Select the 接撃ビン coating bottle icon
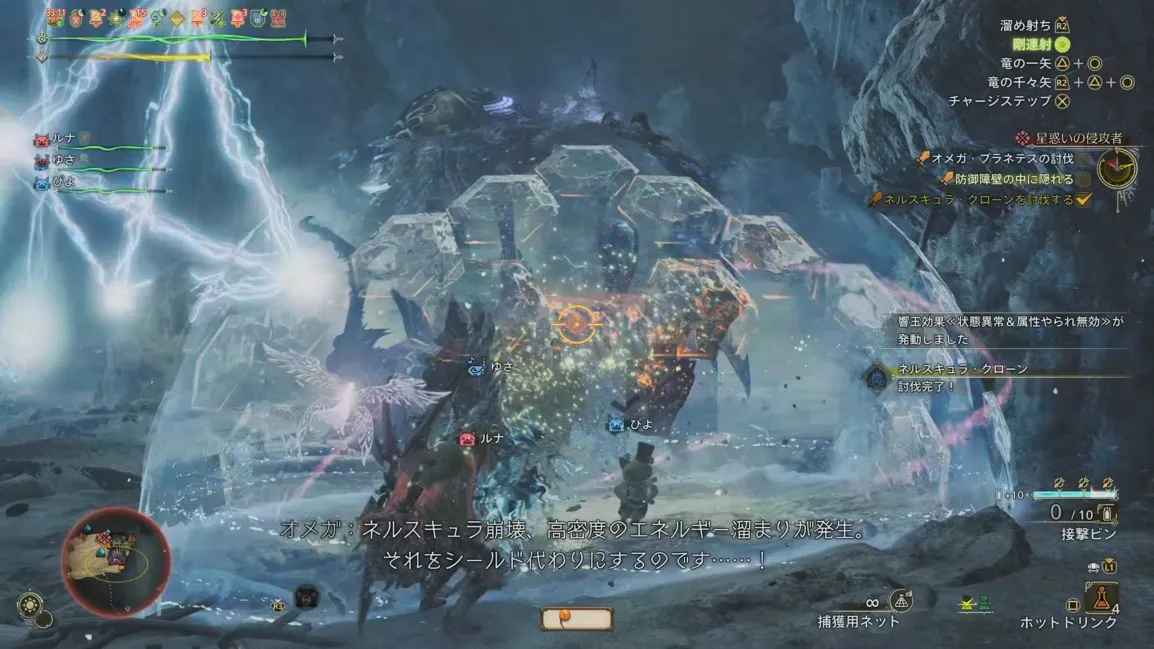 coord(1106,514)
